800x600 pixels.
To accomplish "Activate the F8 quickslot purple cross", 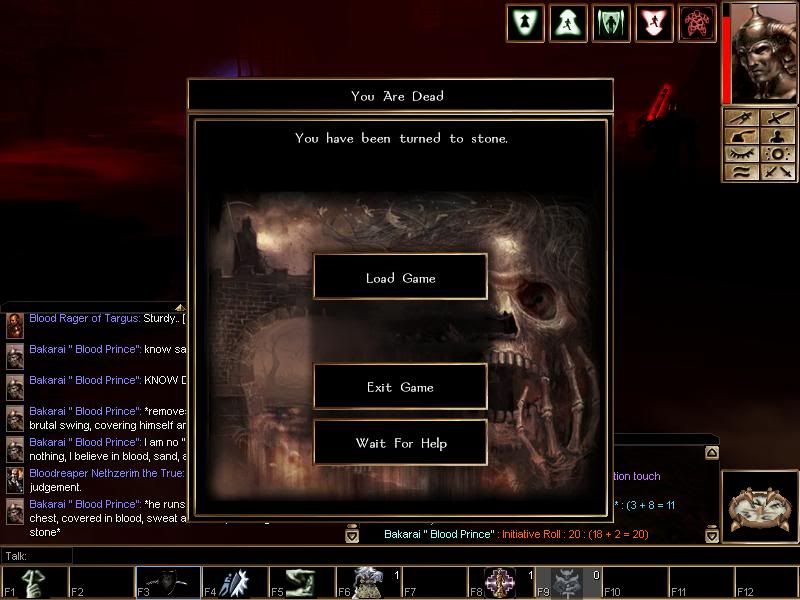I will tap(500, 581).
